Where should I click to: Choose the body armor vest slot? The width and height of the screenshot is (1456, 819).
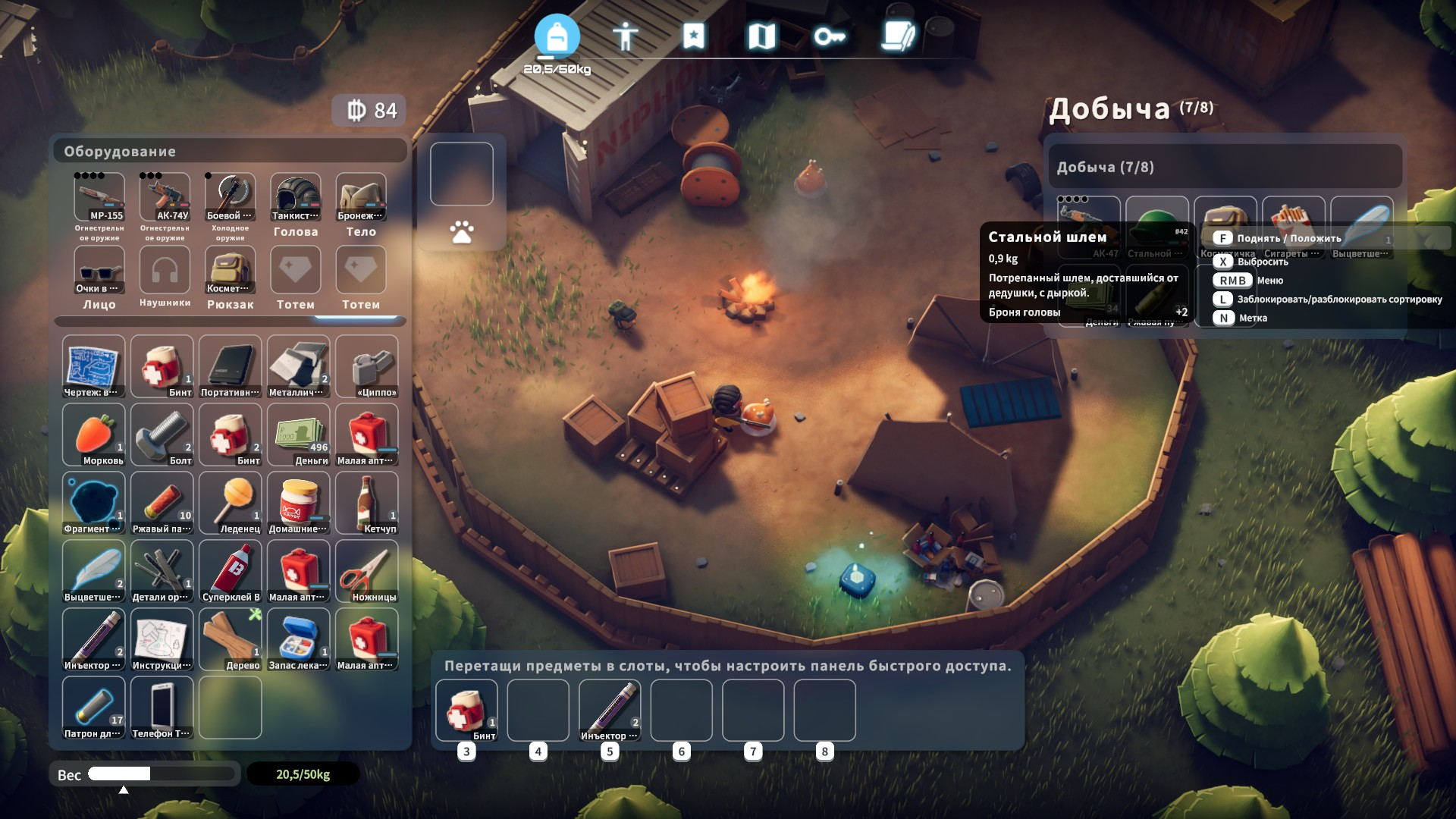[x=361, y=197]
